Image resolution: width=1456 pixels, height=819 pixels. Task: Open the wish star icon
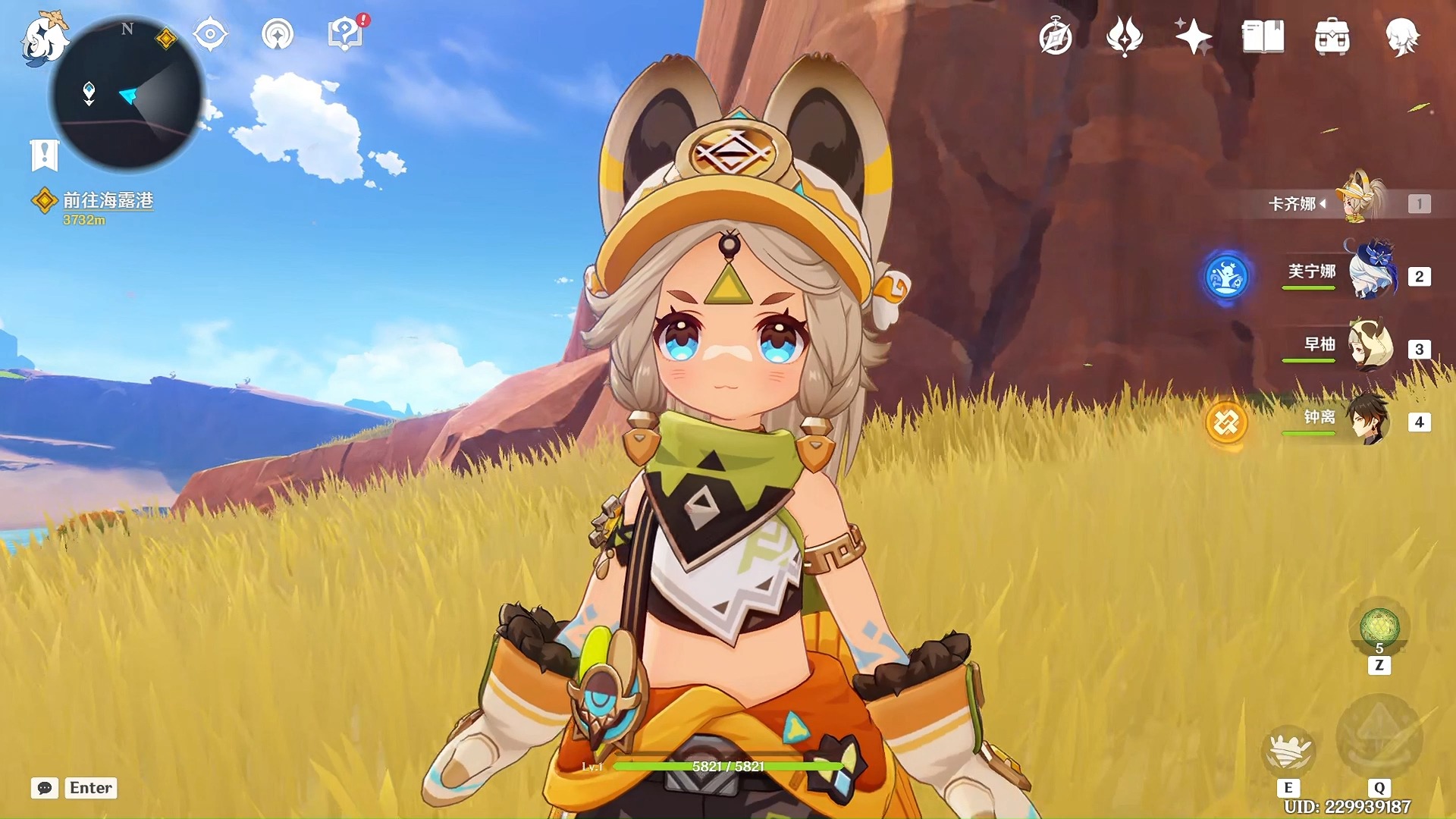(x=1193, y=37)
